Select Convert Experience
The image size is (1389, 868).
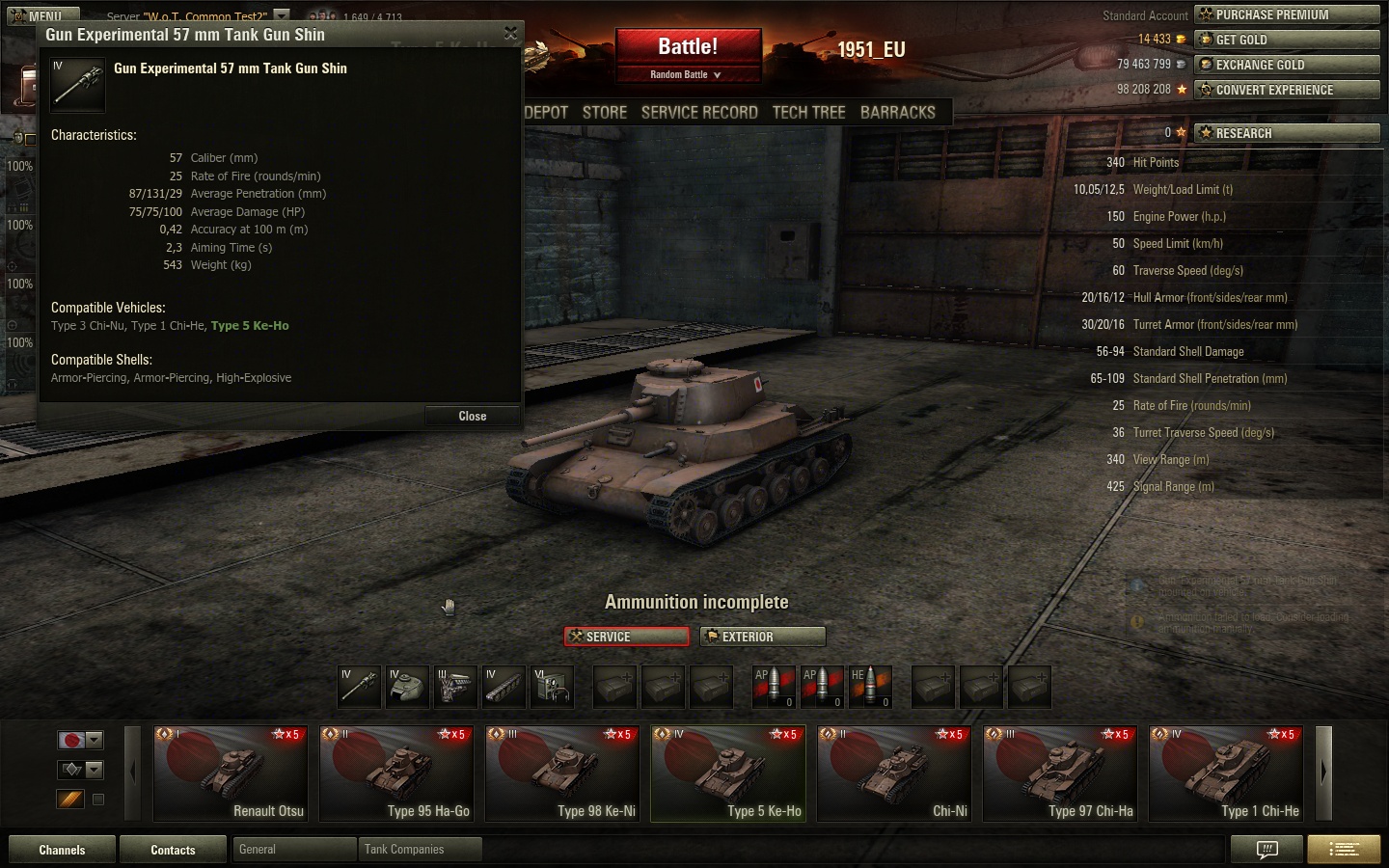pos(1287,90)
